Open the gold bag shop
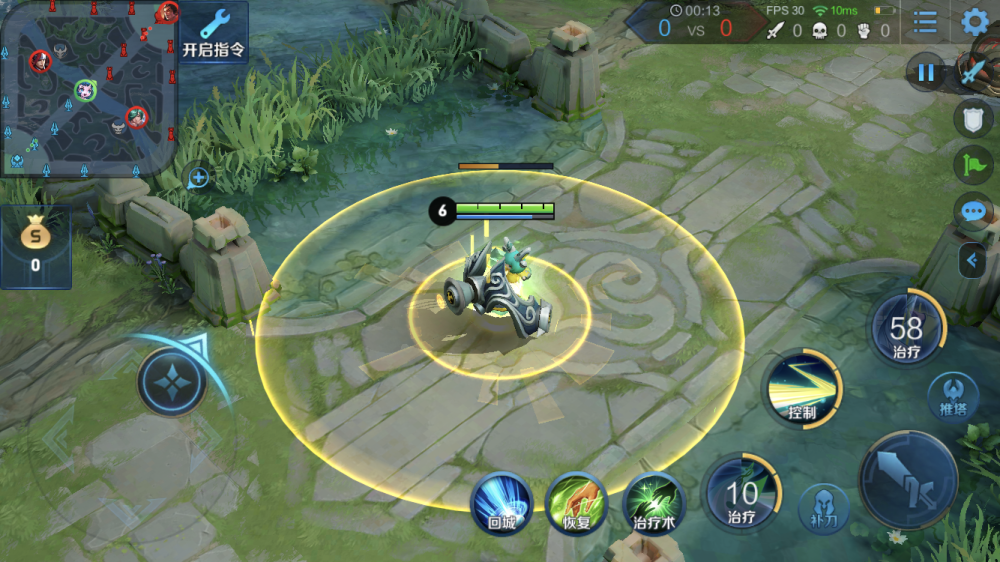The image size is (1000, 562). 35,247
